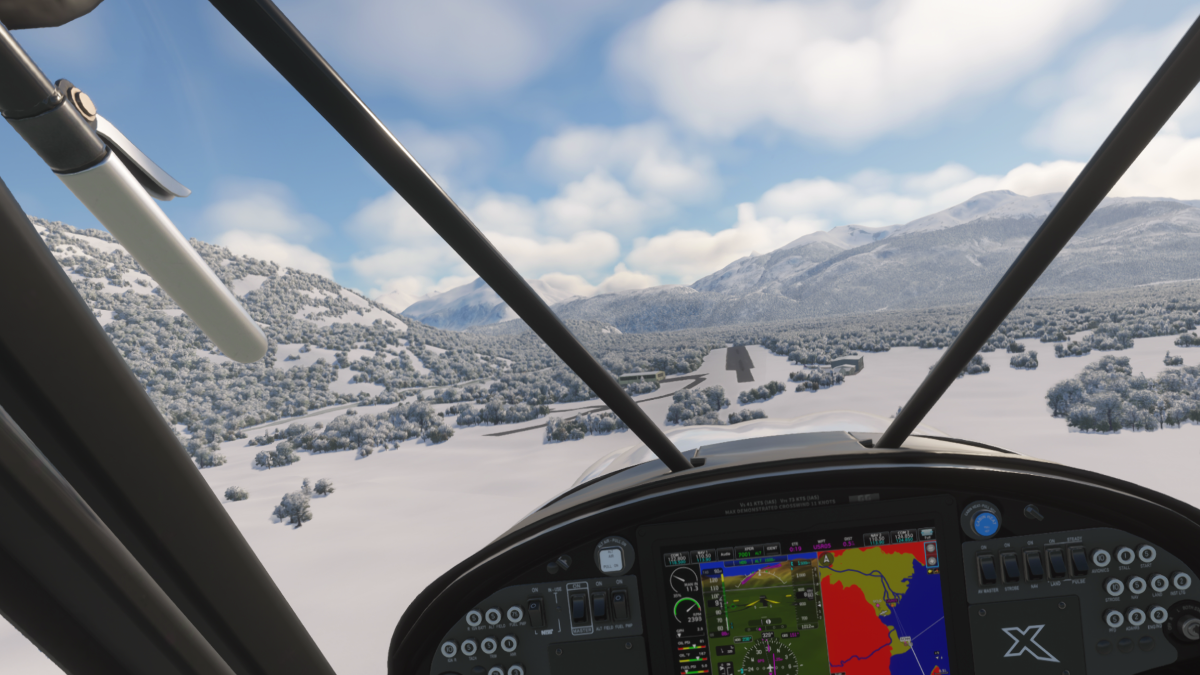The height and width of the screenshot is (675, 1200).
Task: Click the blue CABIN HEAT knob
Action: point(985,522)
